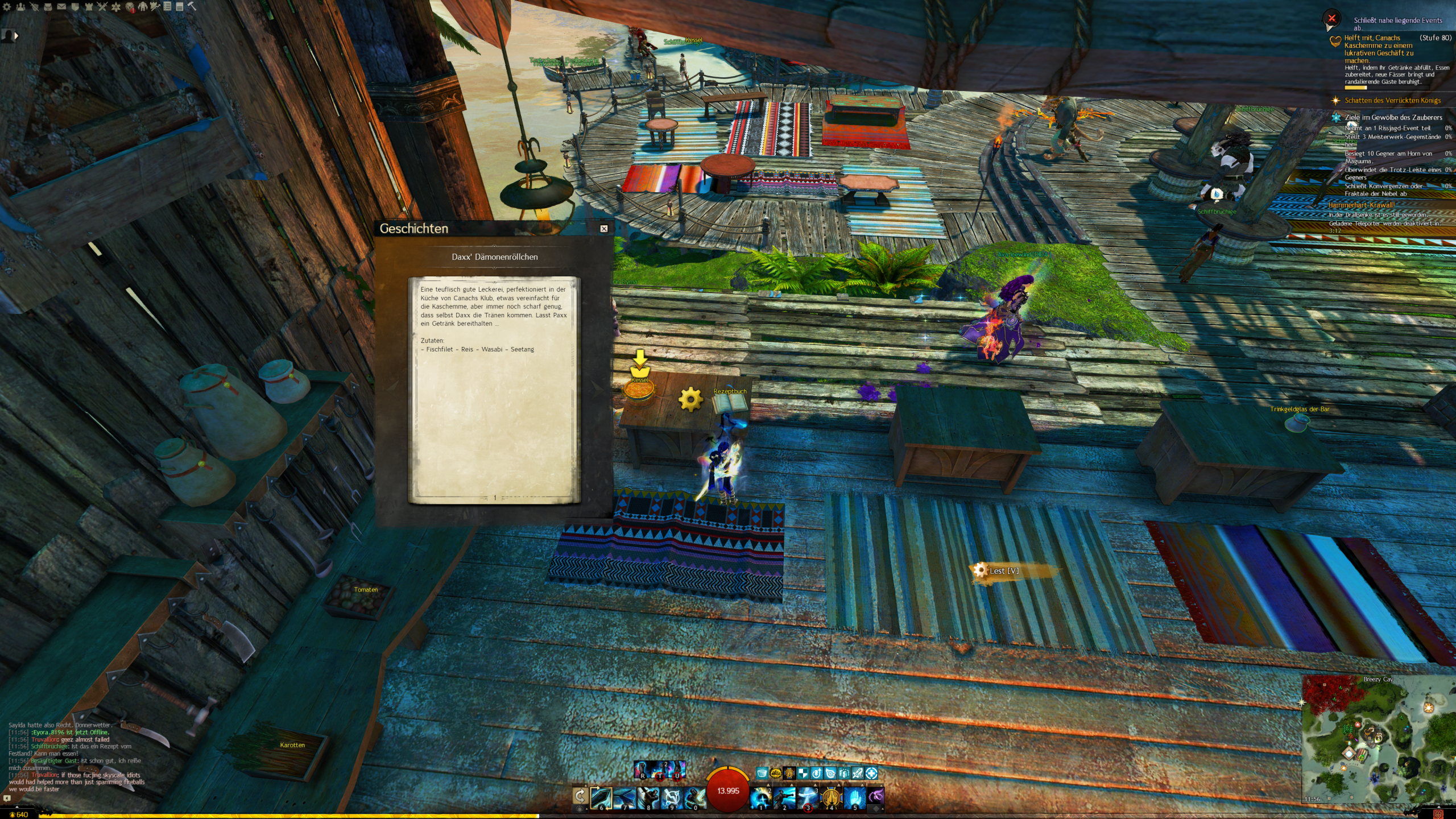Activate the glowing hand skill in slot 5
The height and width of the screenshot is (819, 1456).
click(854, 797)
